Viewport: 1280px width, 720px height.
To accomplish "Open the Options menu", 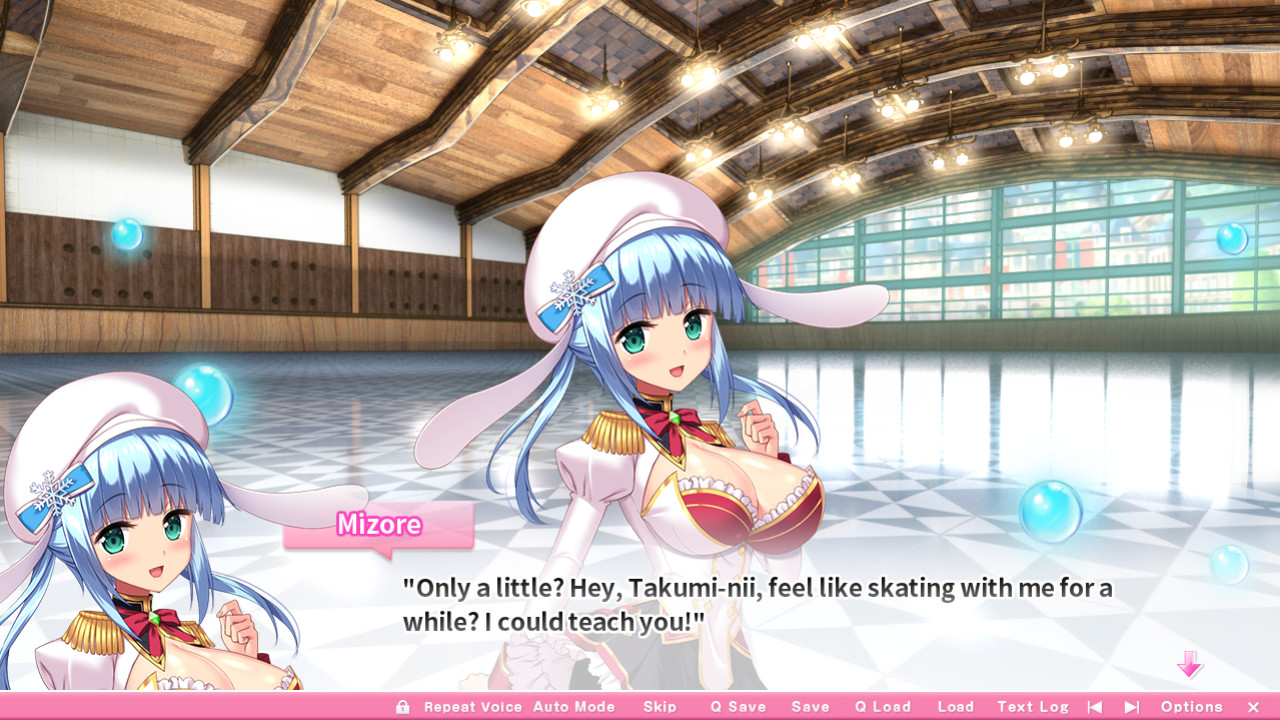I will point(1190,706).
